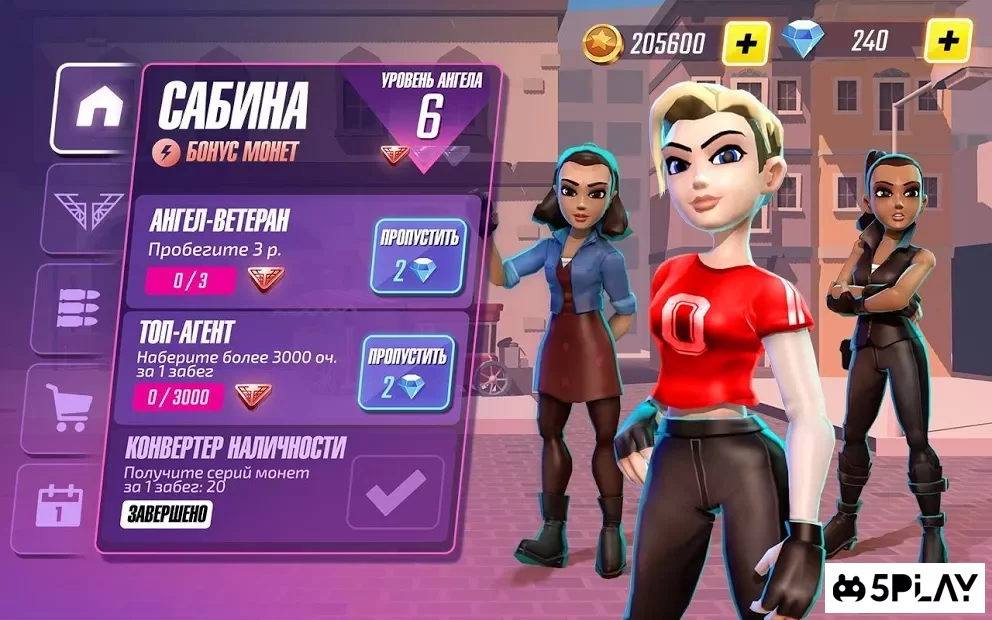Open the bullets ammo tab
The width and height of the screenshot is (992, 620).
tap(82, 309)
